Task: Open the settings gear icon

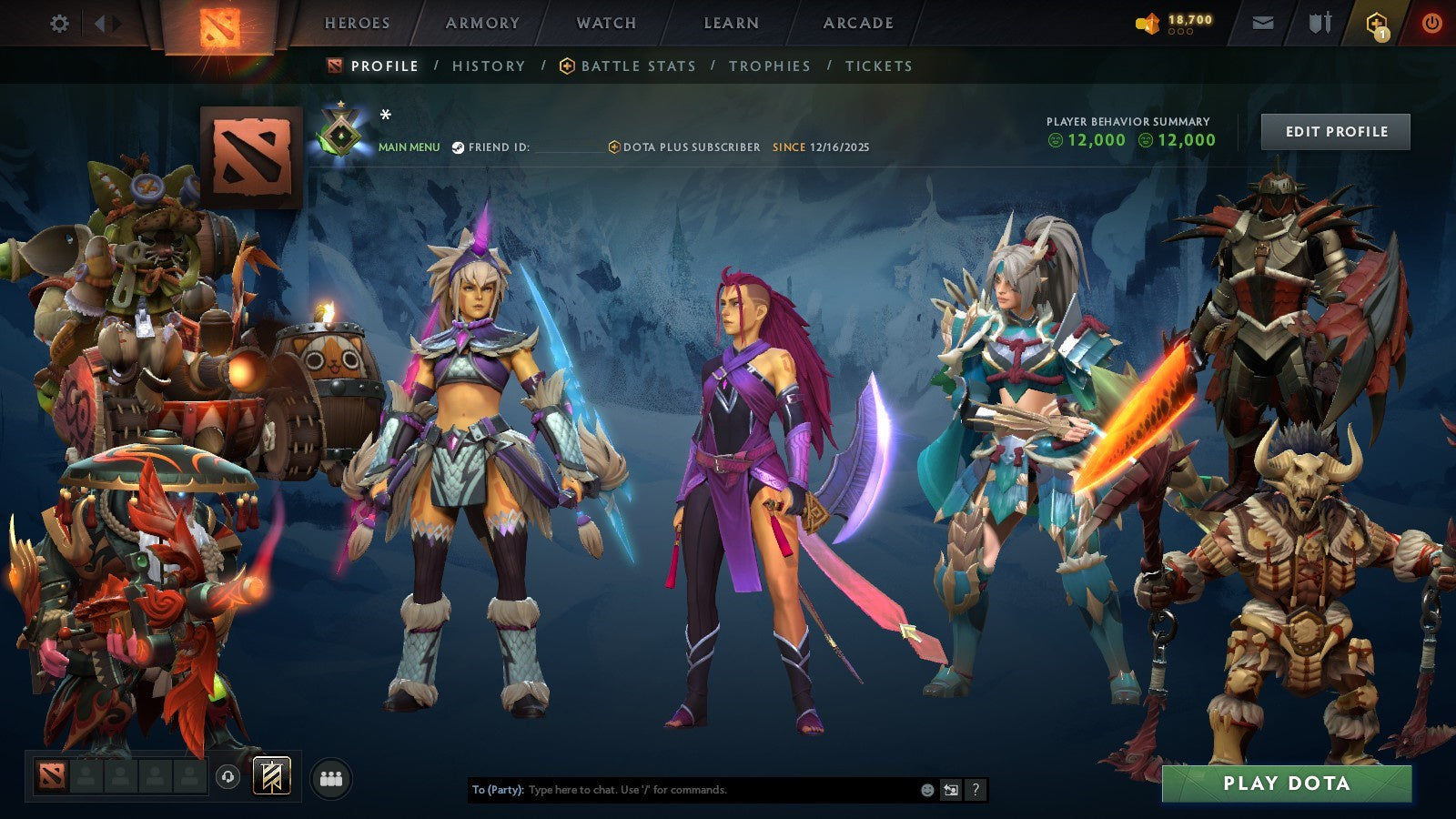Action: click(x=60, y=25)
